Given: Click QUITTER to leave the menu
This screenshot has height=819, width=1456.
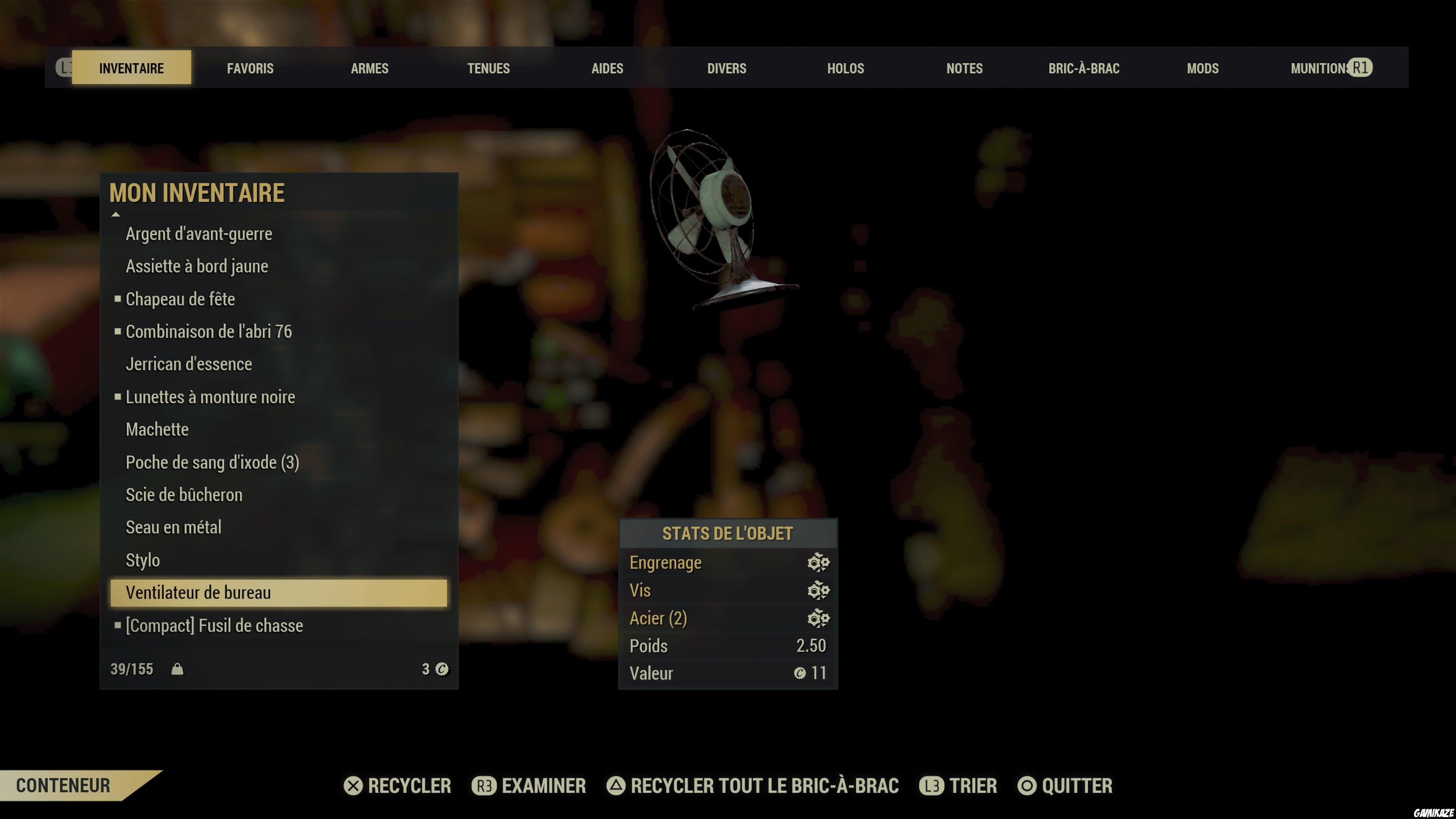Looking at the screenshot, I should (1075, 786).
